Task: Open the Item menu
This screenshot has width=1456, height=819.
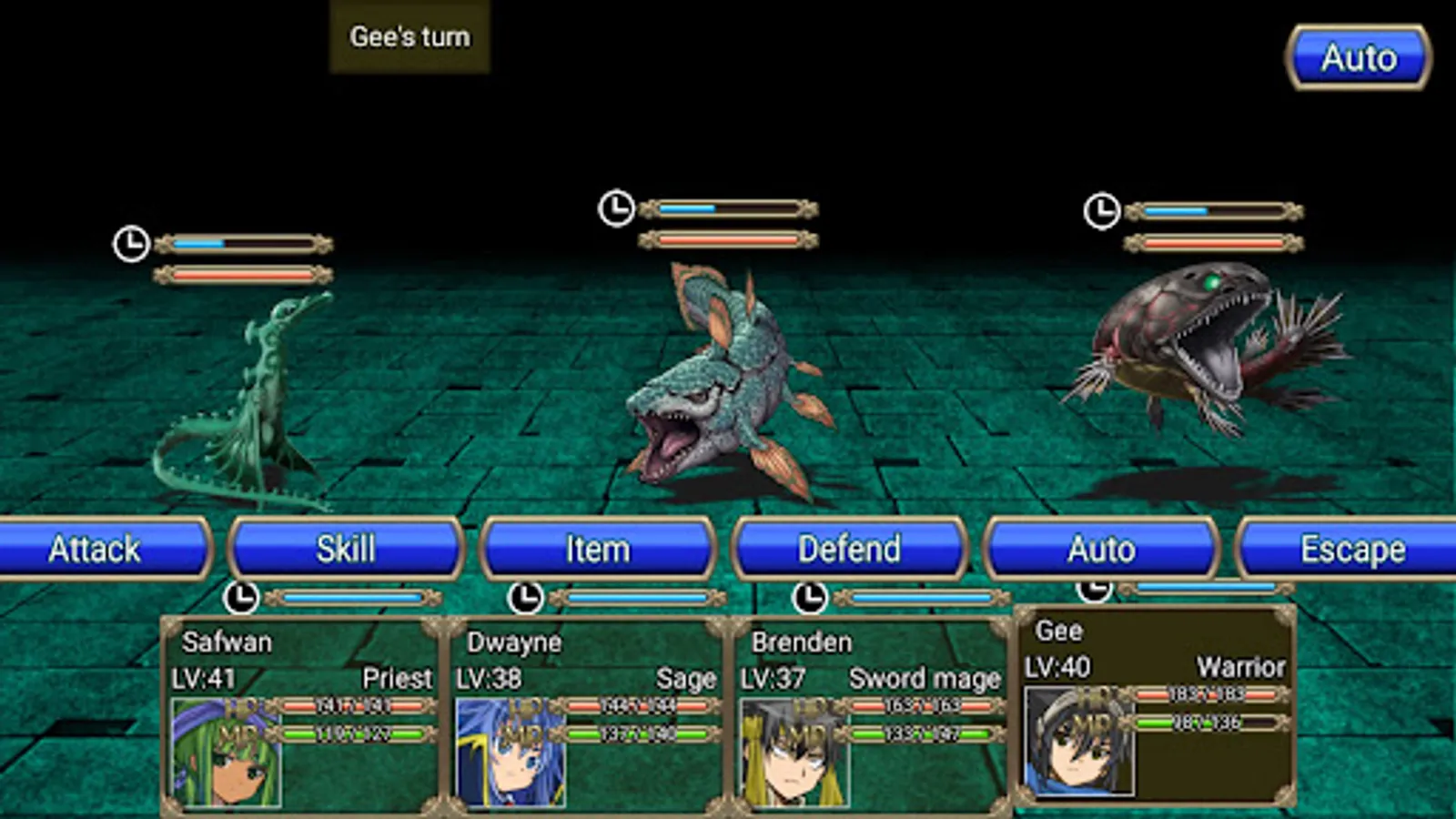Action: [x=598, y=549]
